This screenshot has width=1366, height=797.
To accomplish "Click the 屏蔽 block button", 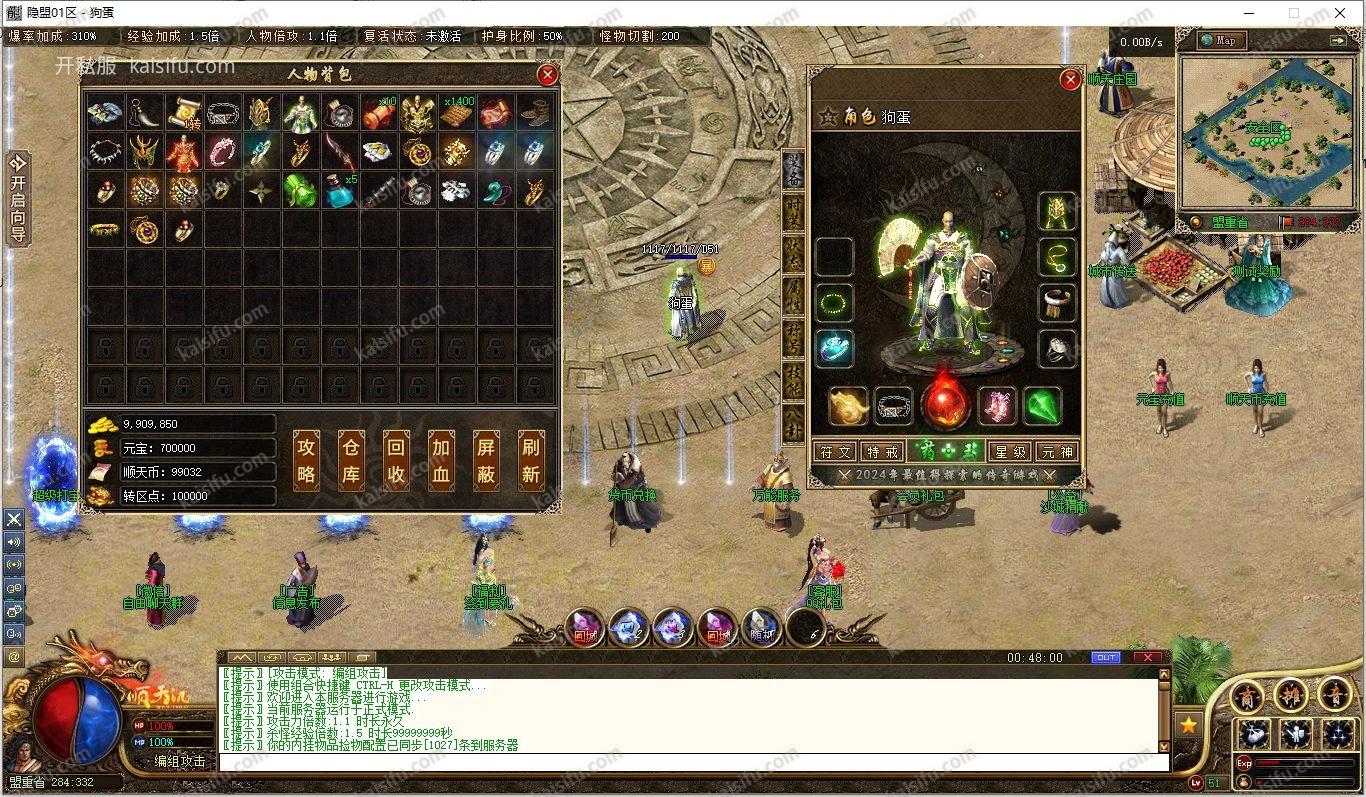I will (486, 461).
